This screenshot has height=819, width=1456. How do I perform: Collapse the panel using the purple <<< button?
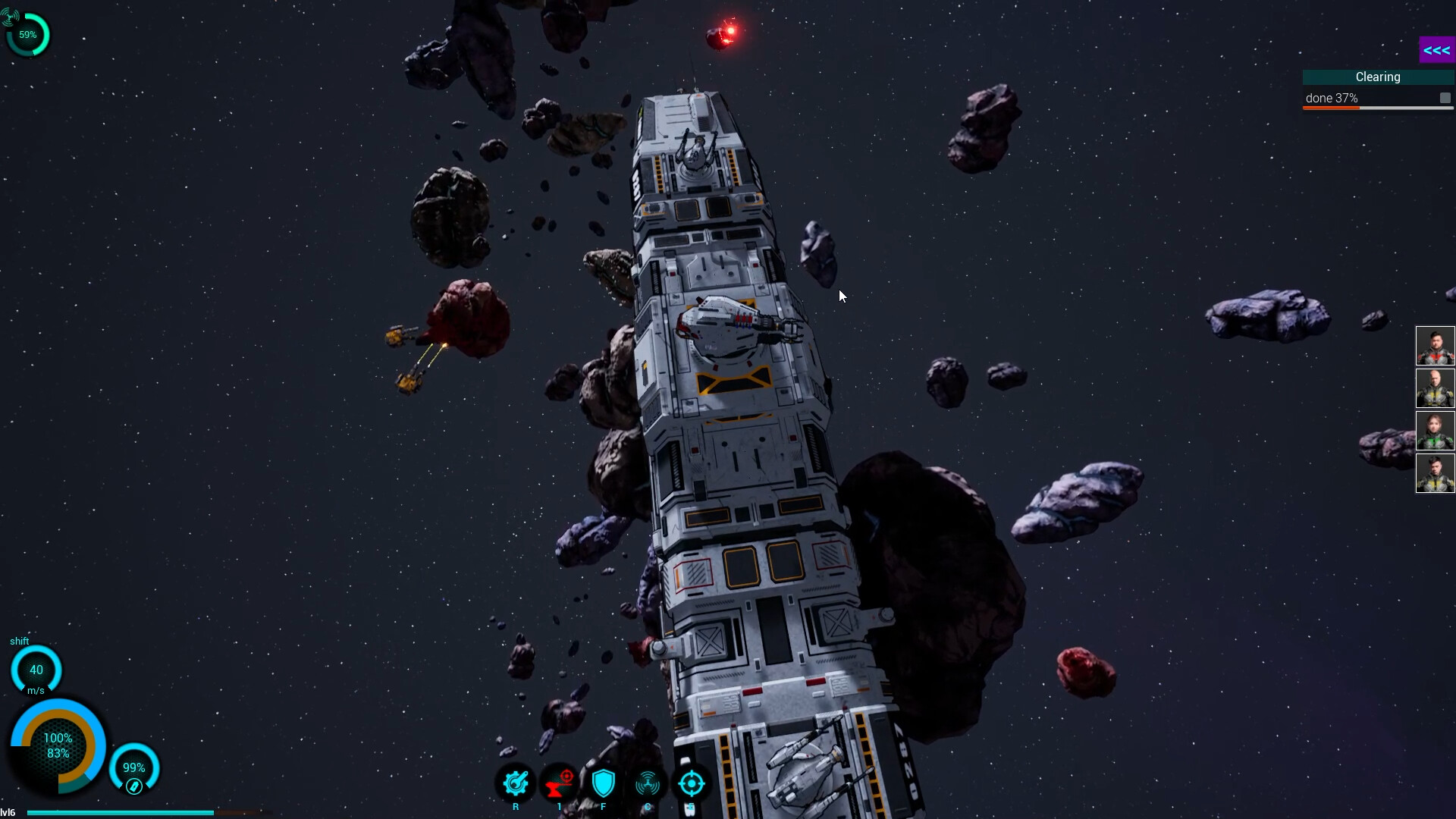[1438, 49]
